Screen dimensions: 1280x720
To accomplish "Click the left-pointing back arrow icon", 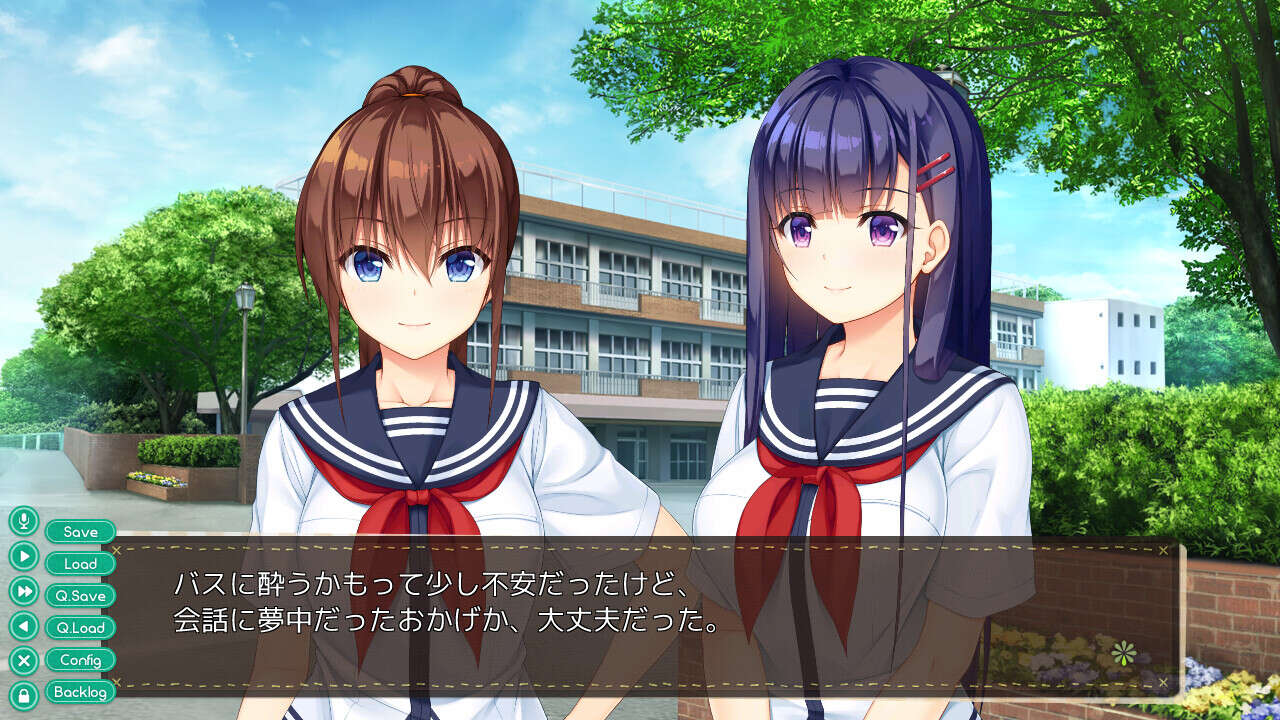I will (24, 626).
